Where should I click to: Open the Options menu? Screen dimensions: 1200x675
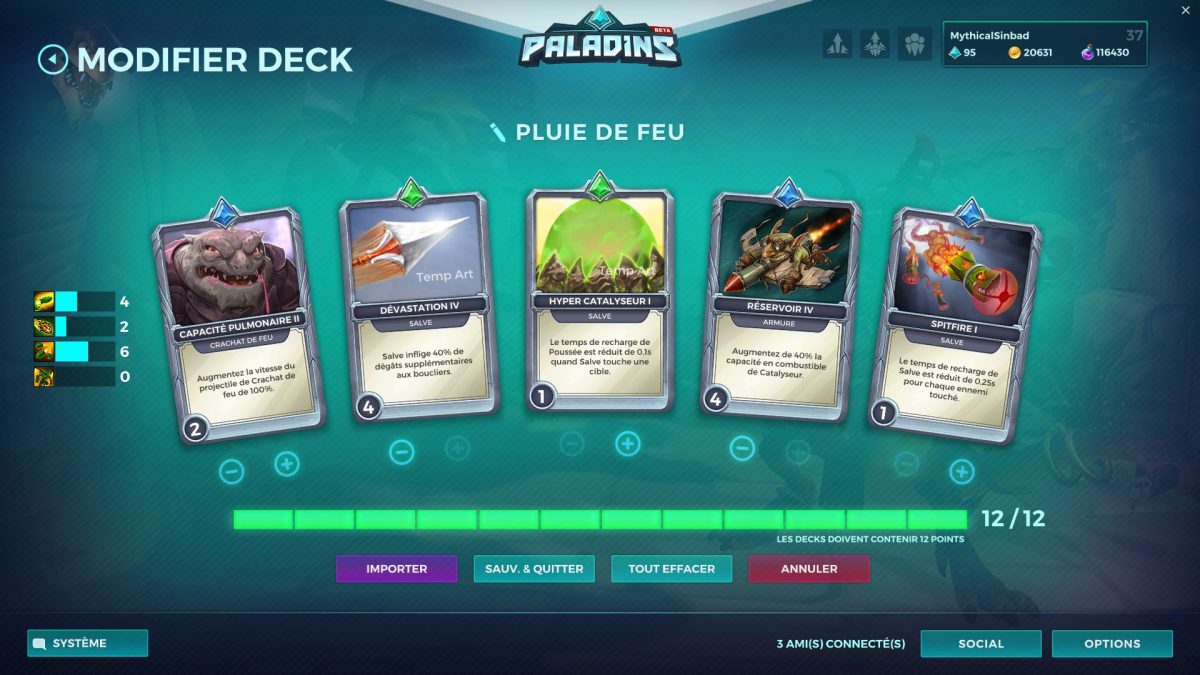tap(1112, 643)
